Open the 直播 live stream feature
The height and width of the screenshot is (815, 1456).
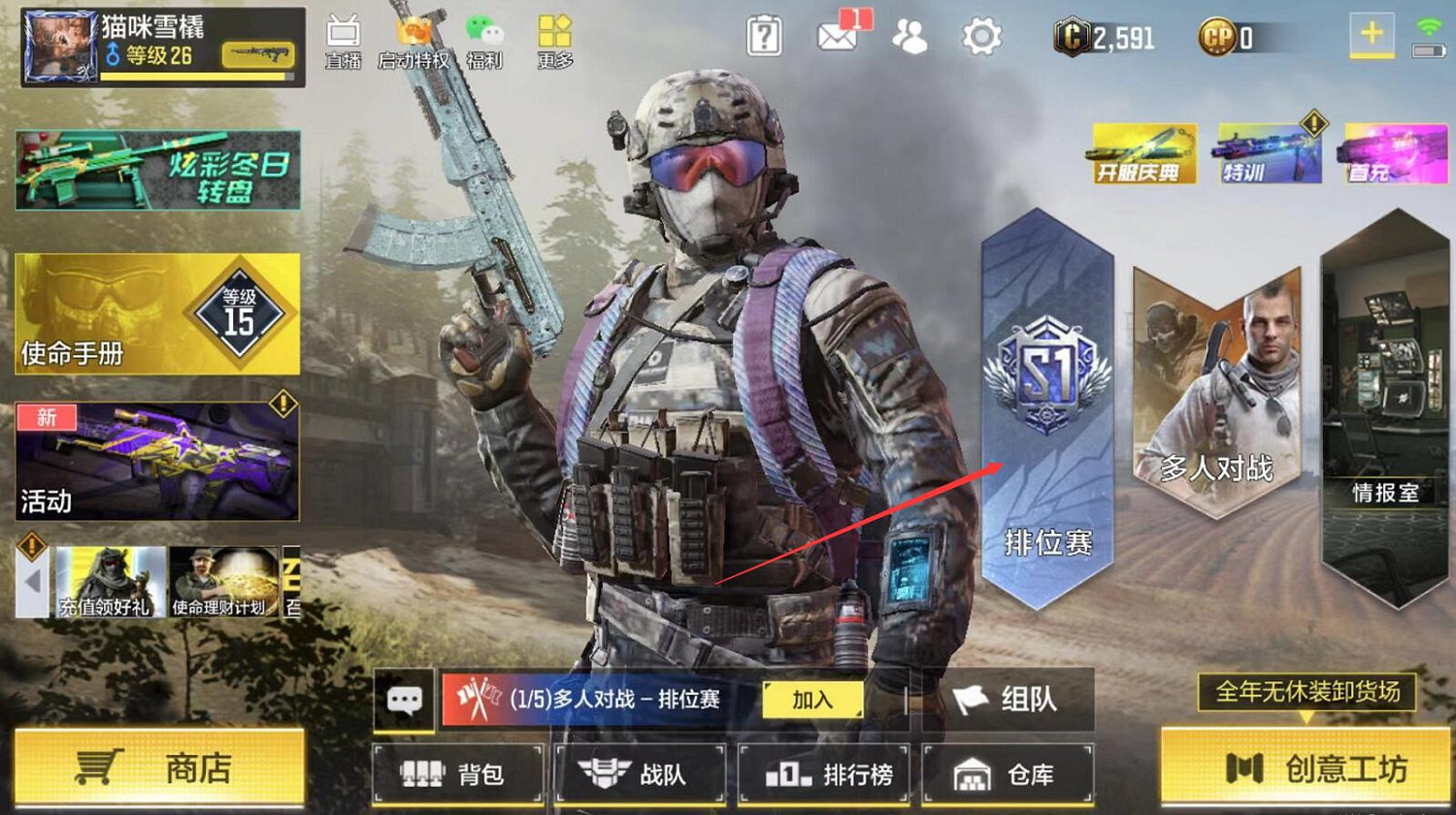pos(342,39)
